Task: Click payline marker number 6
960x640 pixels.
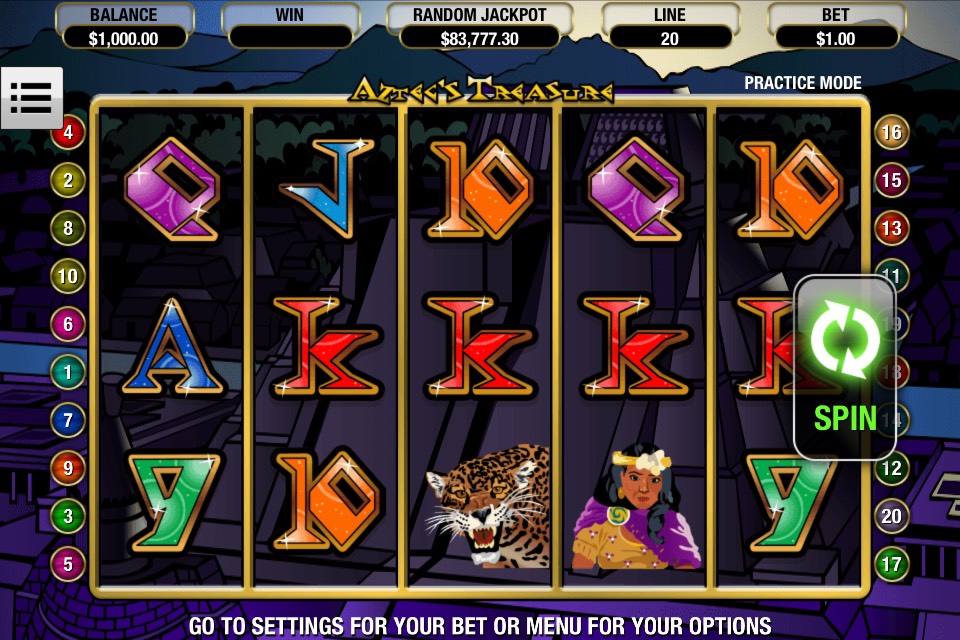Action: click(x=68, y=324)
